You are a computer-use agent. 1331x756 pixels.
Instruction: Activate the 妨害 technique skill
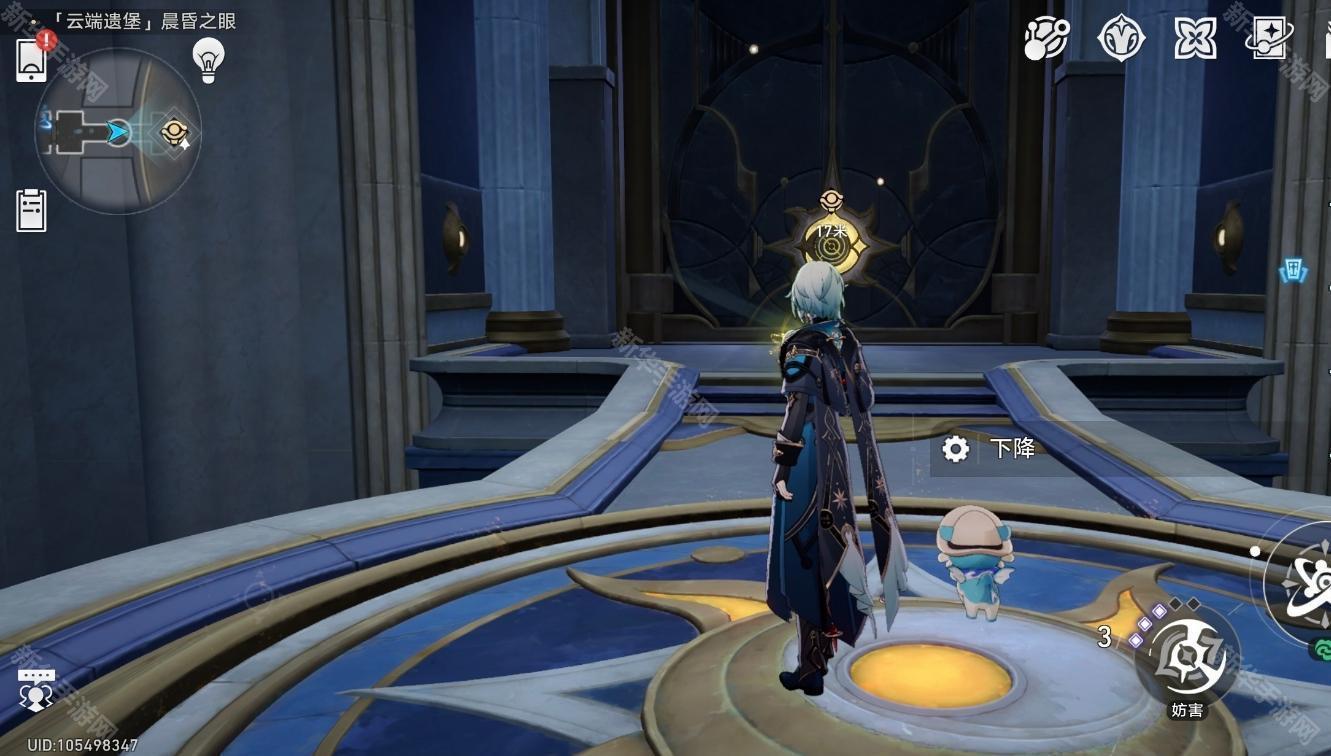tap(1187, 659)
